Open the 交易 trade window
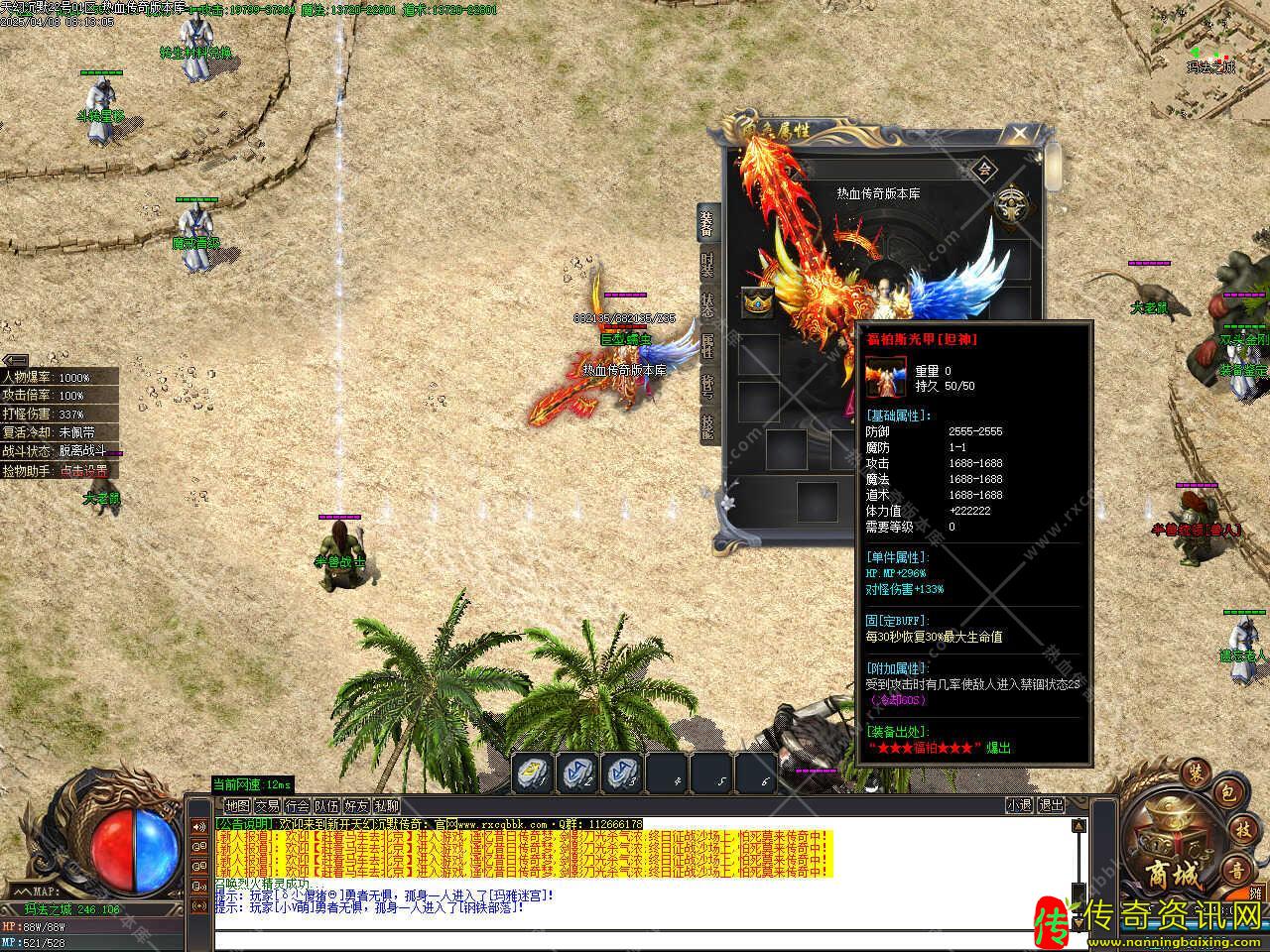This screenshot has width=1270, height=952. [x=267, y=806]
